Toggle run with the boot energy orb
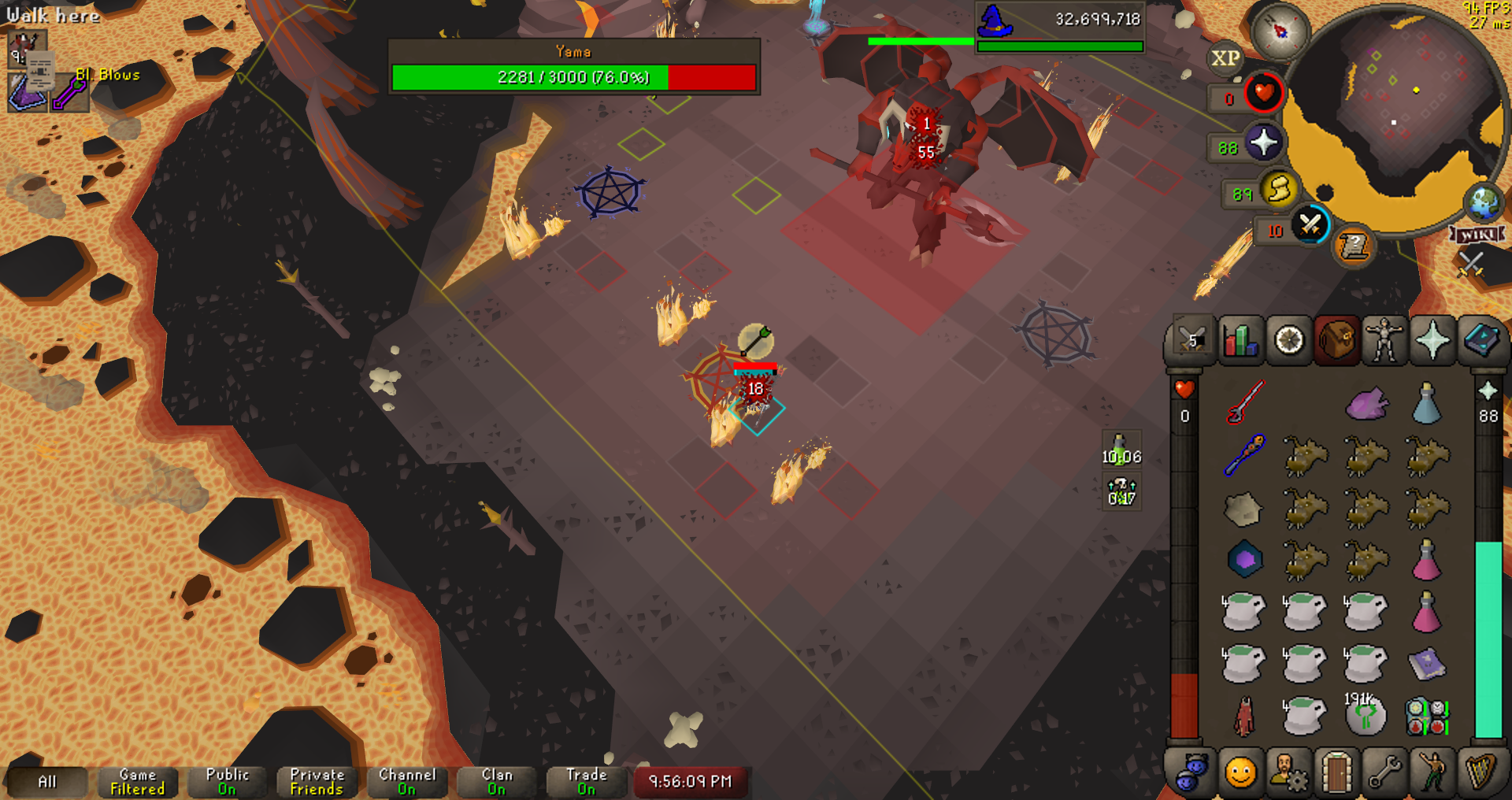Image resolution: width=1512 pixels, height=800 pixels. (1279, 190)
